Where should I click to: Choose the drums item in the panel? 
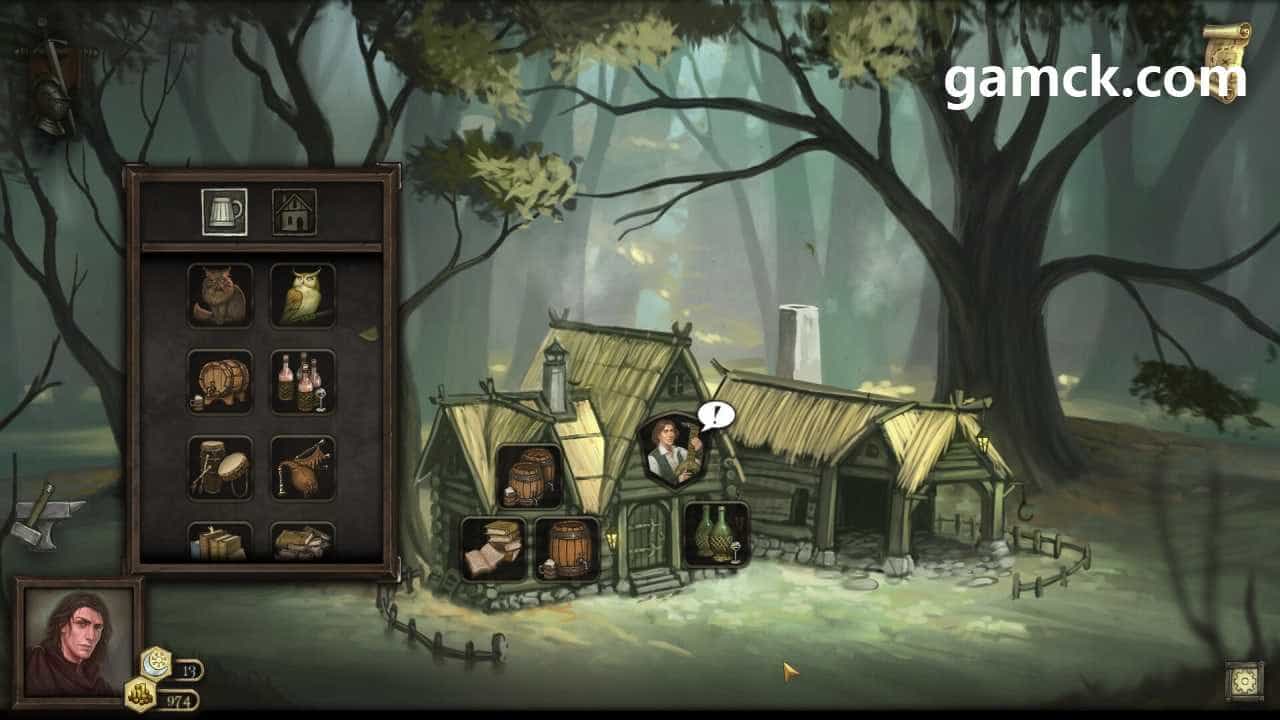[x=220, y=467]
